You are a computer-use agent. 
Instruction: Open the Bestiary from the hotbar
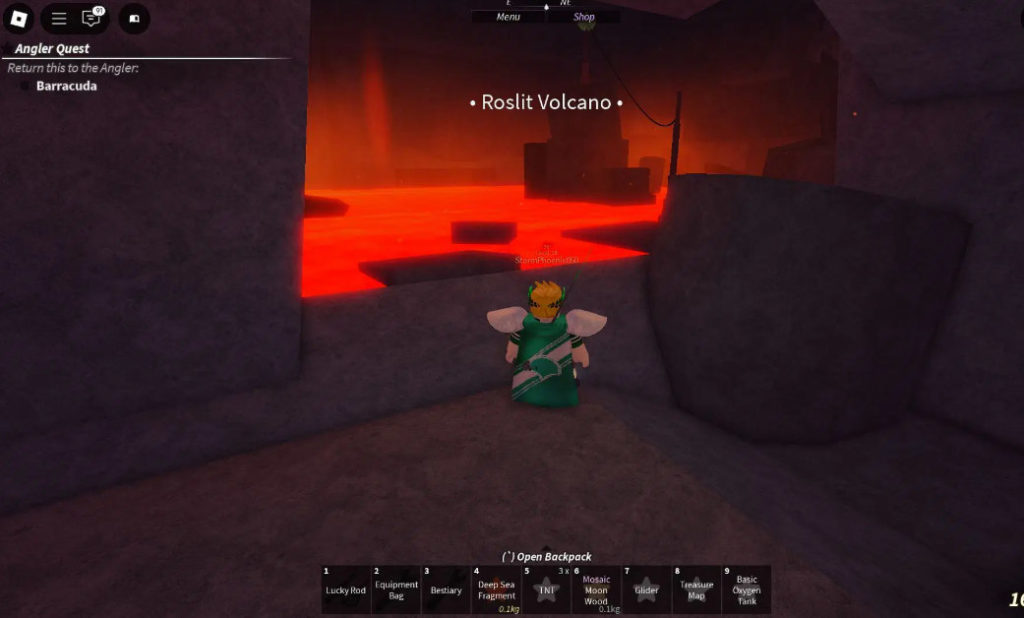point(446,590)
